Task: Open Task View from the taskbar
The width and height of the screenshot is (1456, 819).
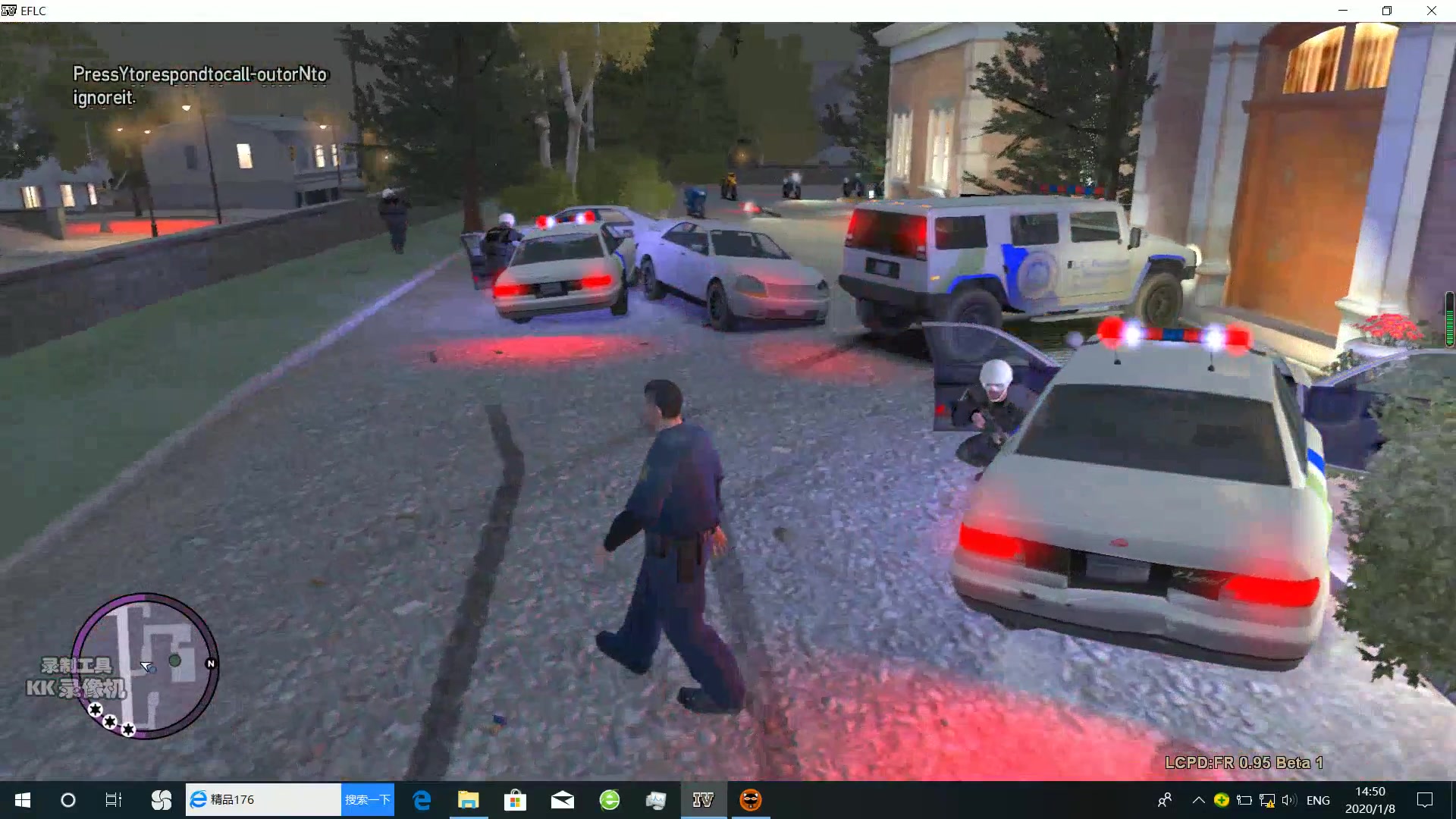Action: pyautogui.click(x=112, y=799)
